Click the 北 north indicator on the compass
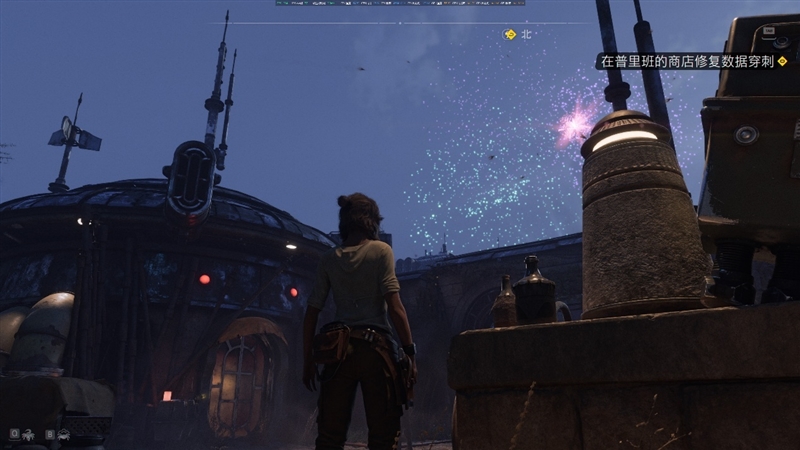The height and width of the screenshot is (450, 800). click(526, 34)
